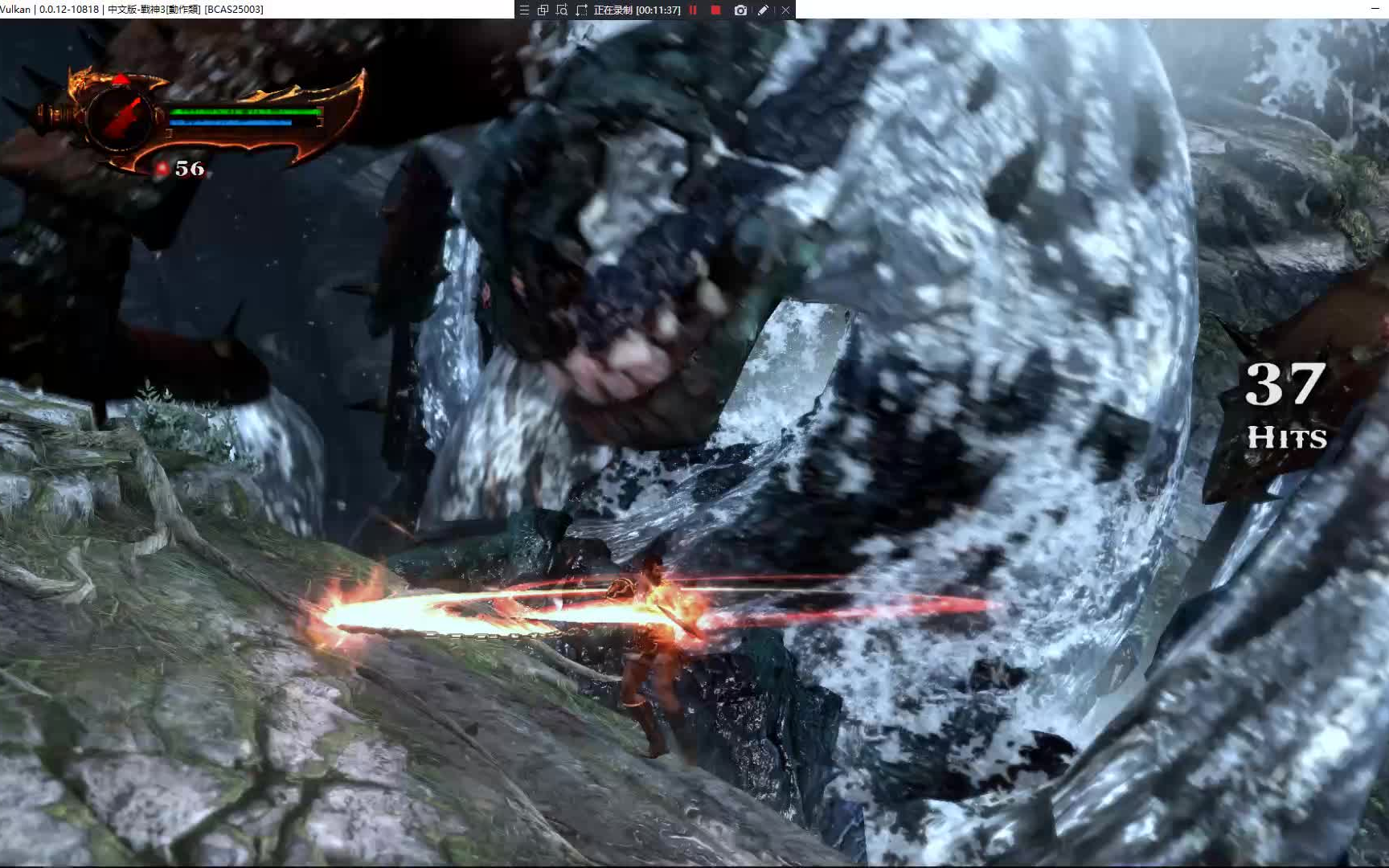Pause the ongoing screen recording
This screenshot has height=868, width=1389.
coord(693,10)
